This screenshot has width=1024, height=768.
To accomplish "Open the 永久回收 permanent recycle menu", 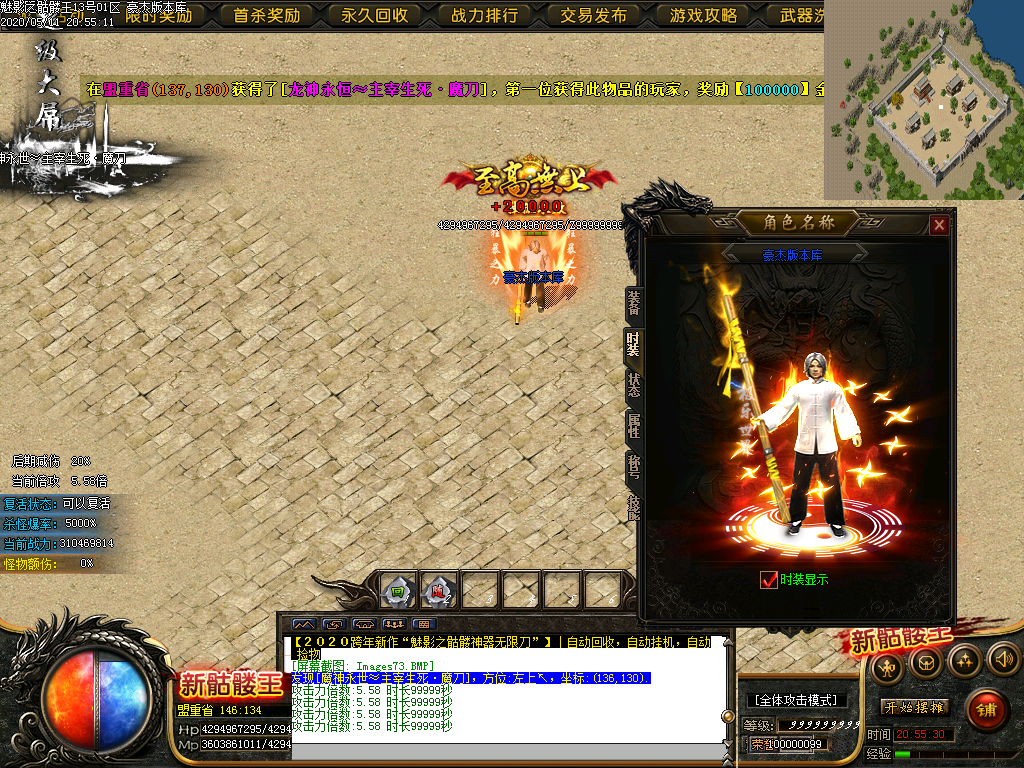I will coord(375,15).
